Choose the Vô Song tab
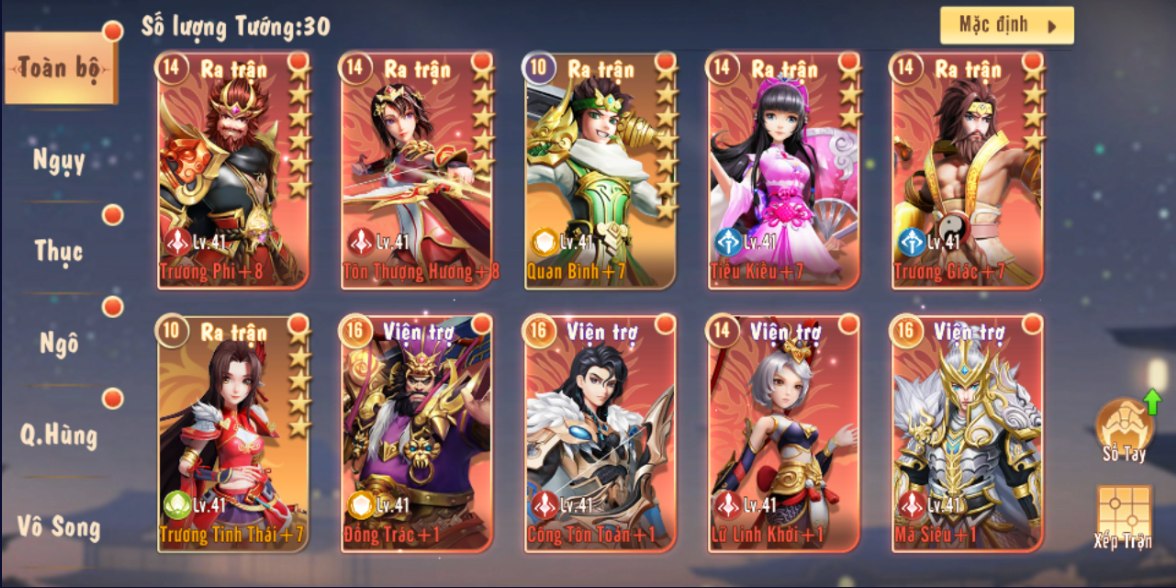The height and width of the screenshot is (588, 1176). pos(59,524)
